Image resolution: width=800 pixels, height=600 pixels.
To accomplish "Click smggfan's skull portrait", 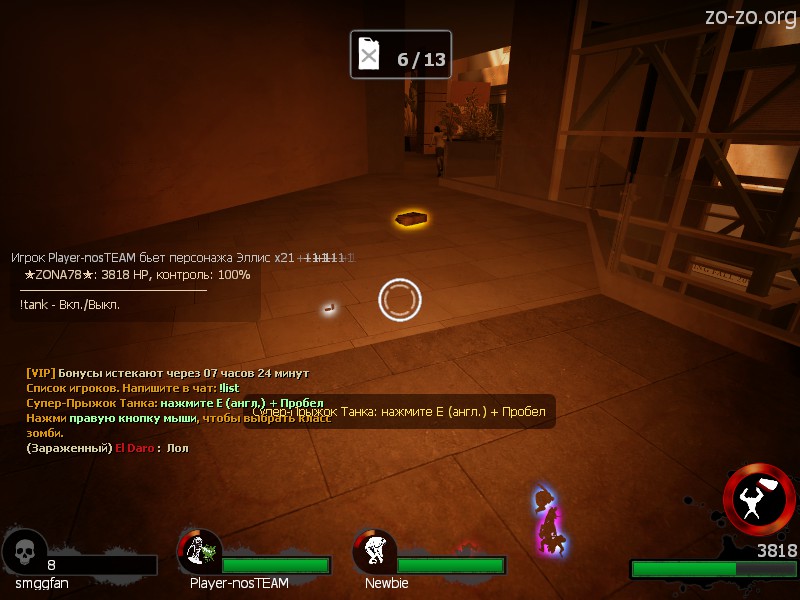I will [x=24, y=551].
